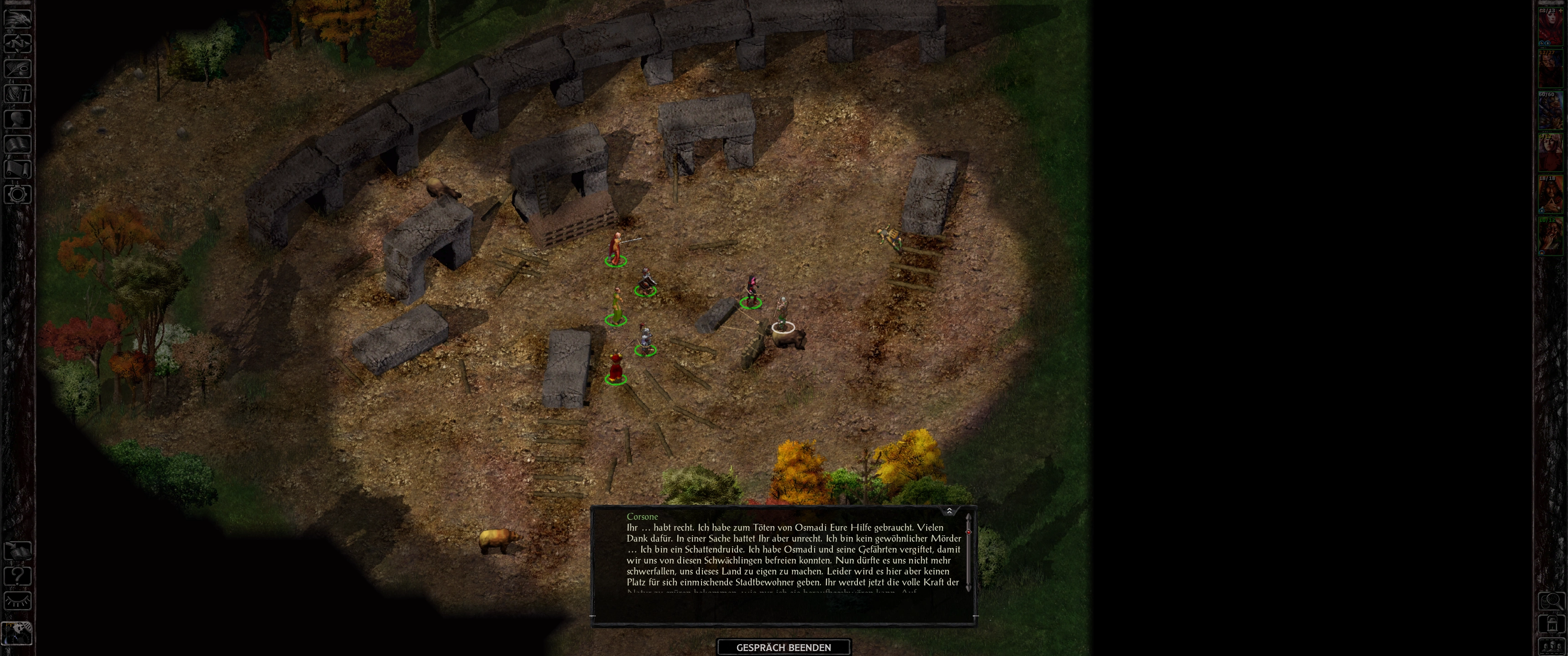Expand the dialogue box with the chevron

[949, 511]
